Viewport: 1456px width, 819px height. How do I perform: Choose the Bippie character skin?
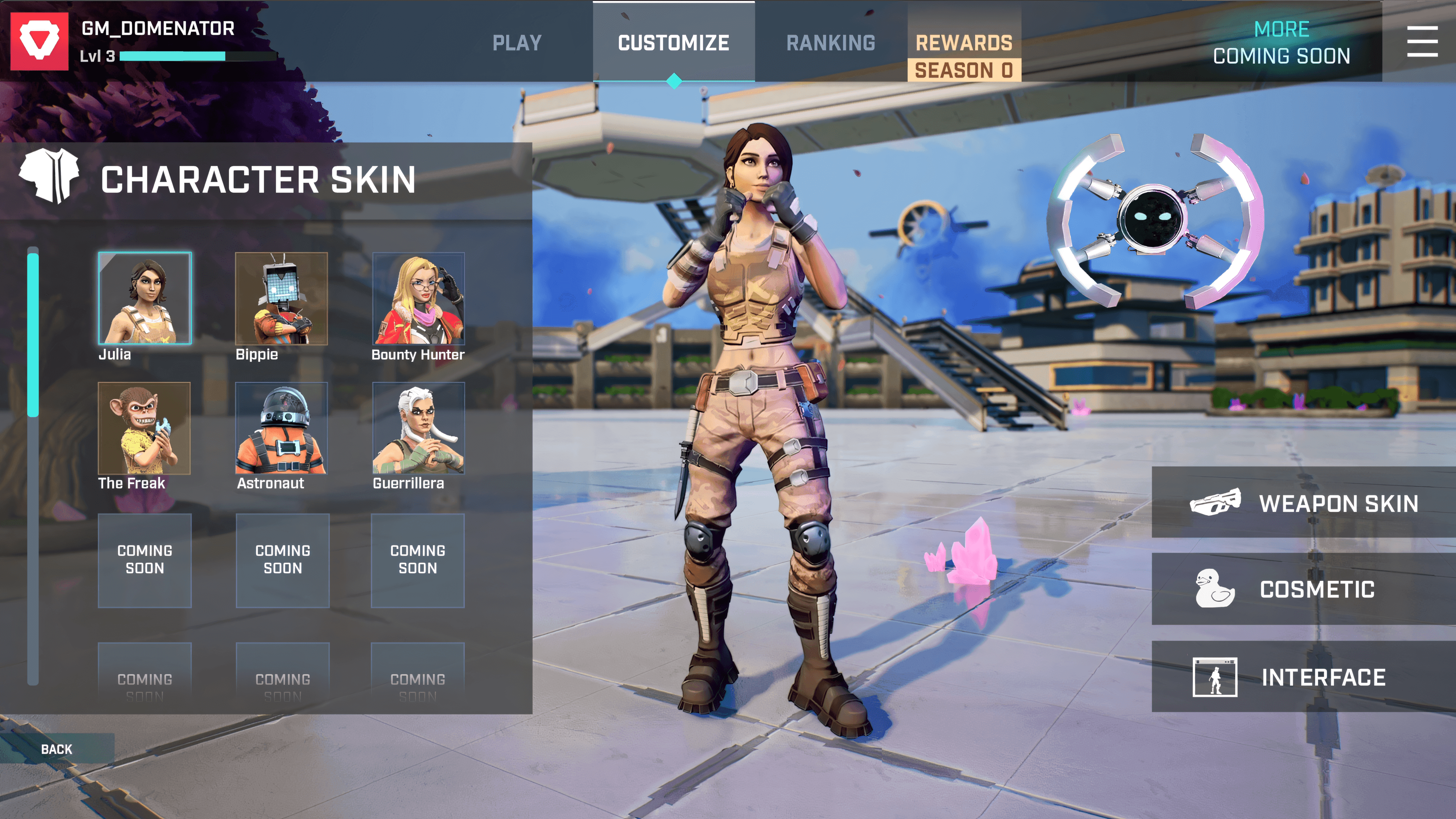click(281, 298)
